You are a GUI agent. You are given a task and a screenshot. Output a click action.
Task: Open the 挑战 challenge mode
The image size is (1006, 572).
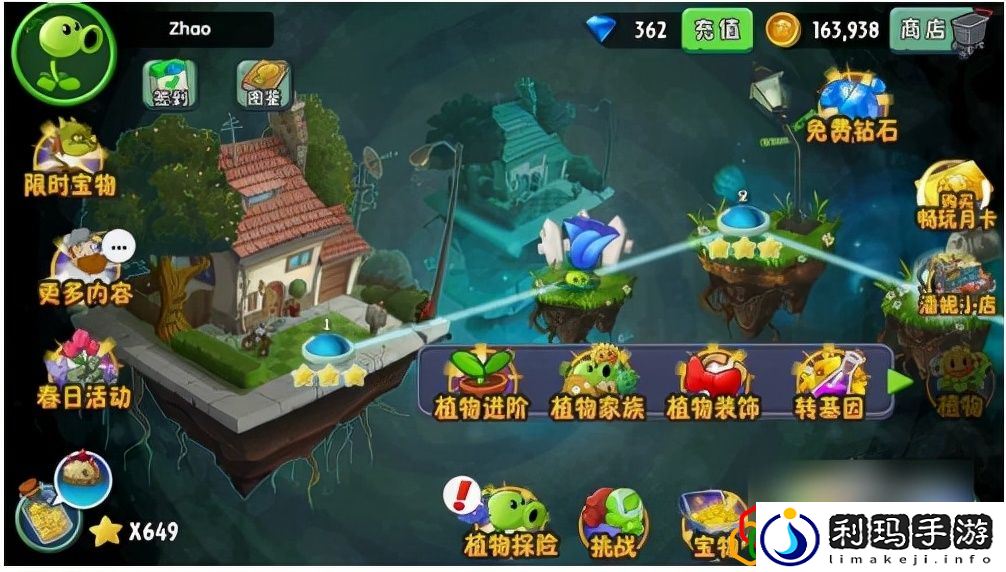(612, 522)
